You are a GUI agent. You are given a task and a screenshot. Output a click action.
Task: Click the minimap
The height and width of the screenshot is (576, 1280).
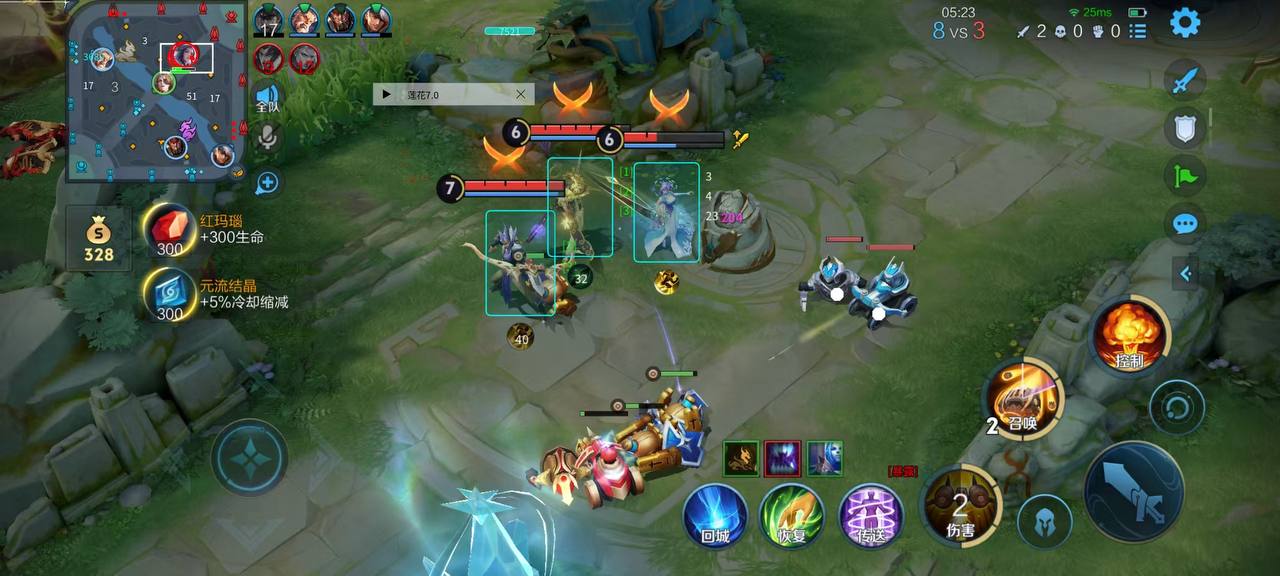point(157,92)
